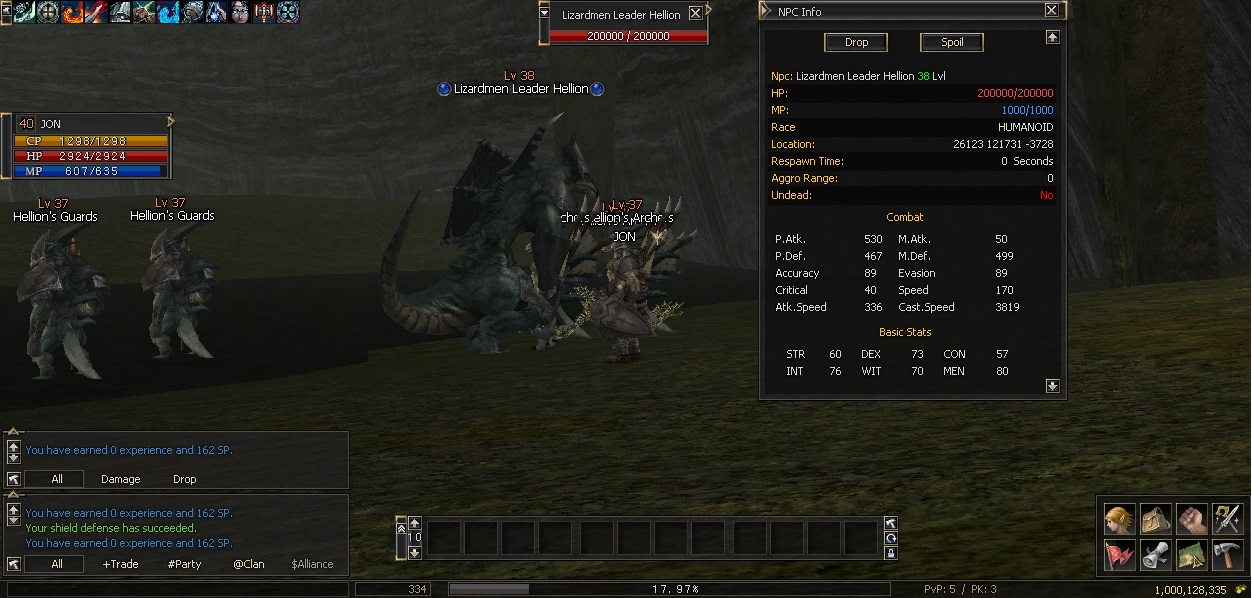Close the Lizardmen Leader Hellion target bar
The width and height of the screenshot is (1252, 598).
[x=695, y=14]
